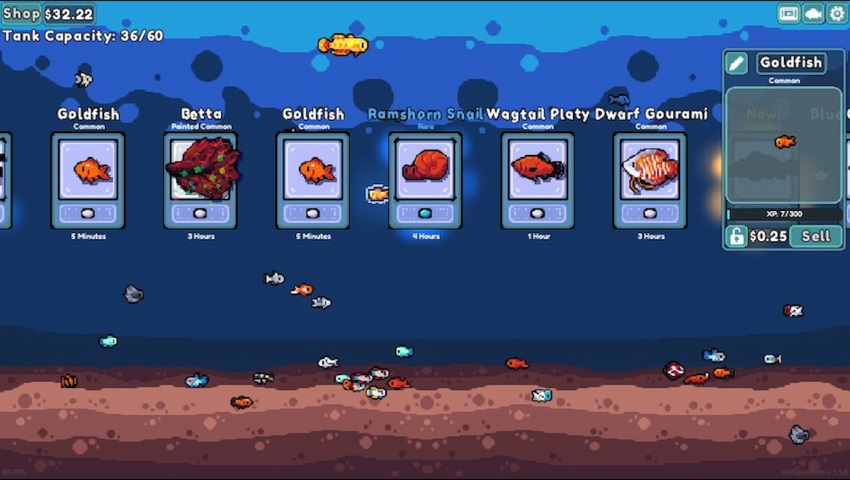
Task: Choose the Ramshorn Snail card
Action: click(x=425, y=180)
